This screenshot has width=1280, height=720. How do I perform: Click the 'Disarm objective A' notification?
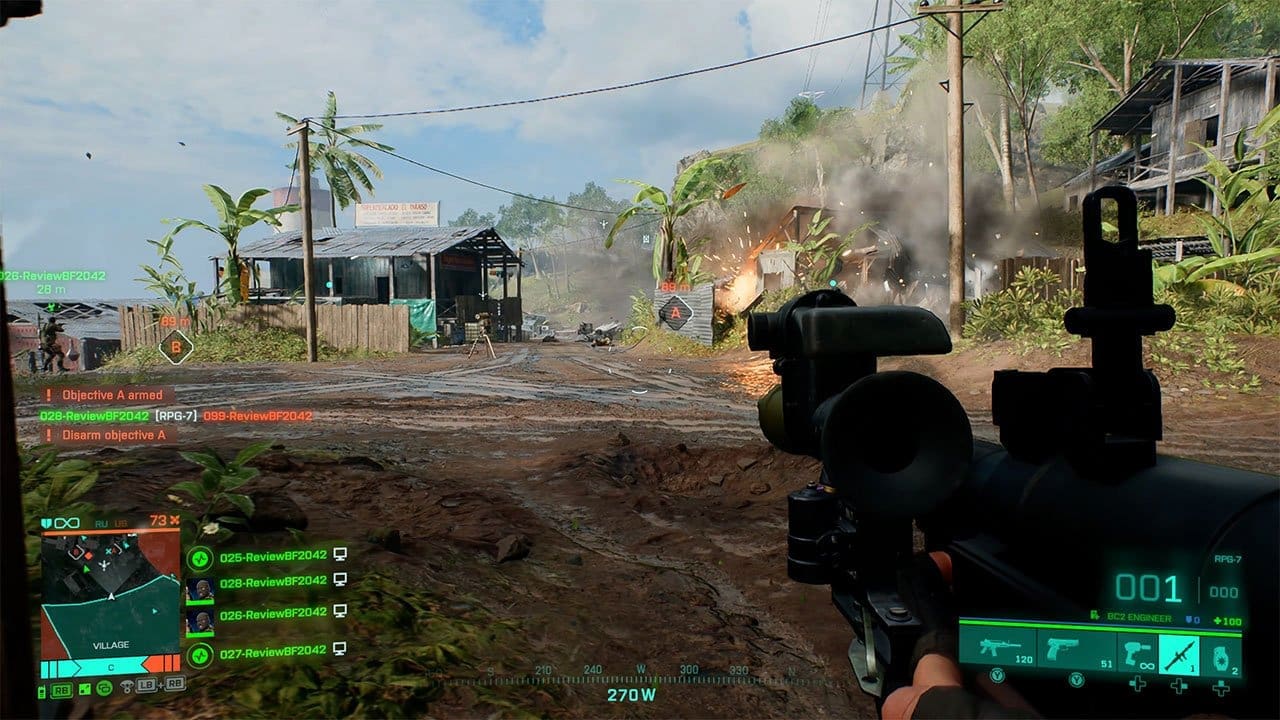pyautogui.click(x=109, y=435)
